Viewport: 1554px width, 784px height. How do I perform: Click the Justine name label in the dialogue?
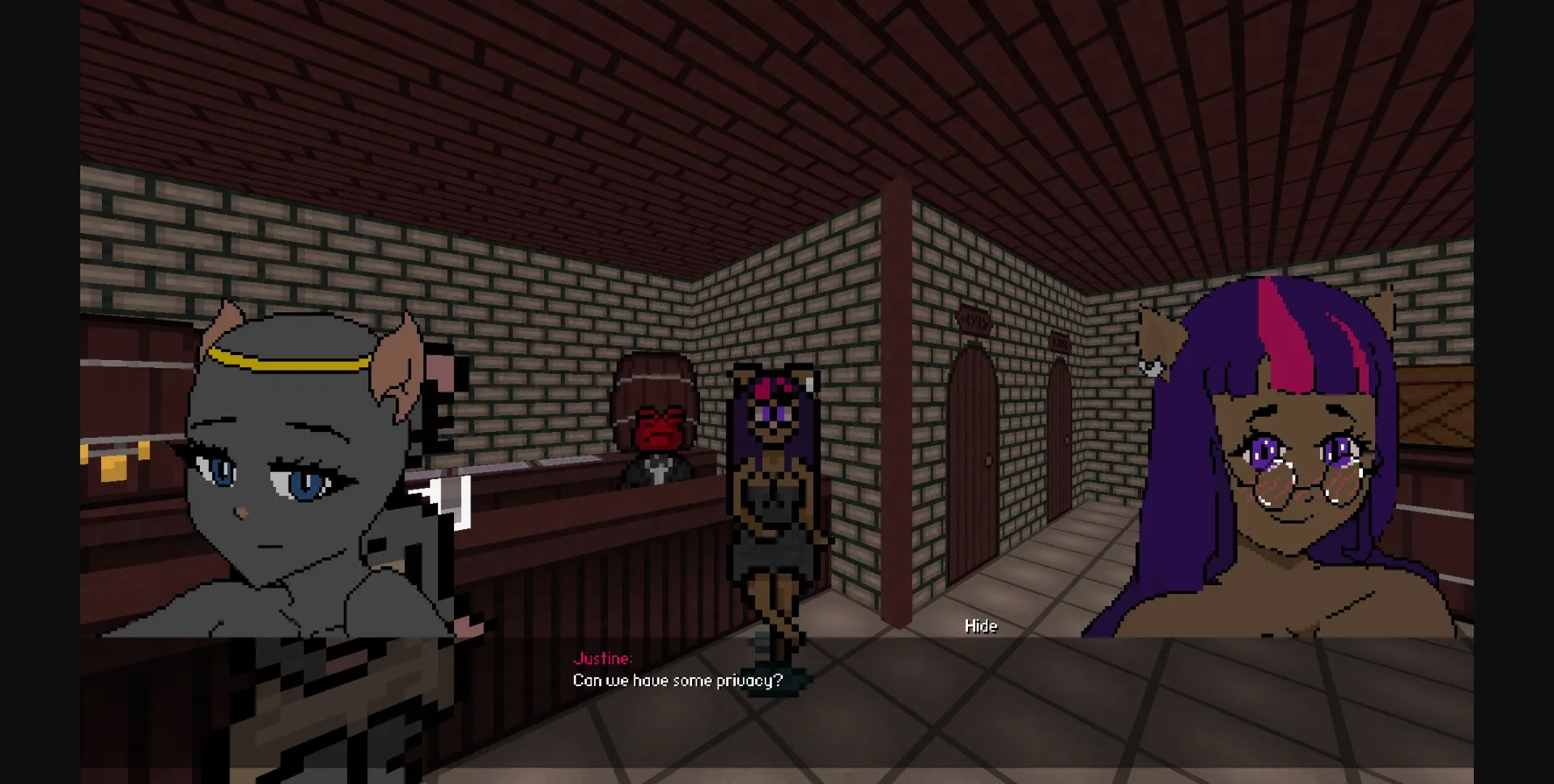pyautogui.click(x=602, y=657)
